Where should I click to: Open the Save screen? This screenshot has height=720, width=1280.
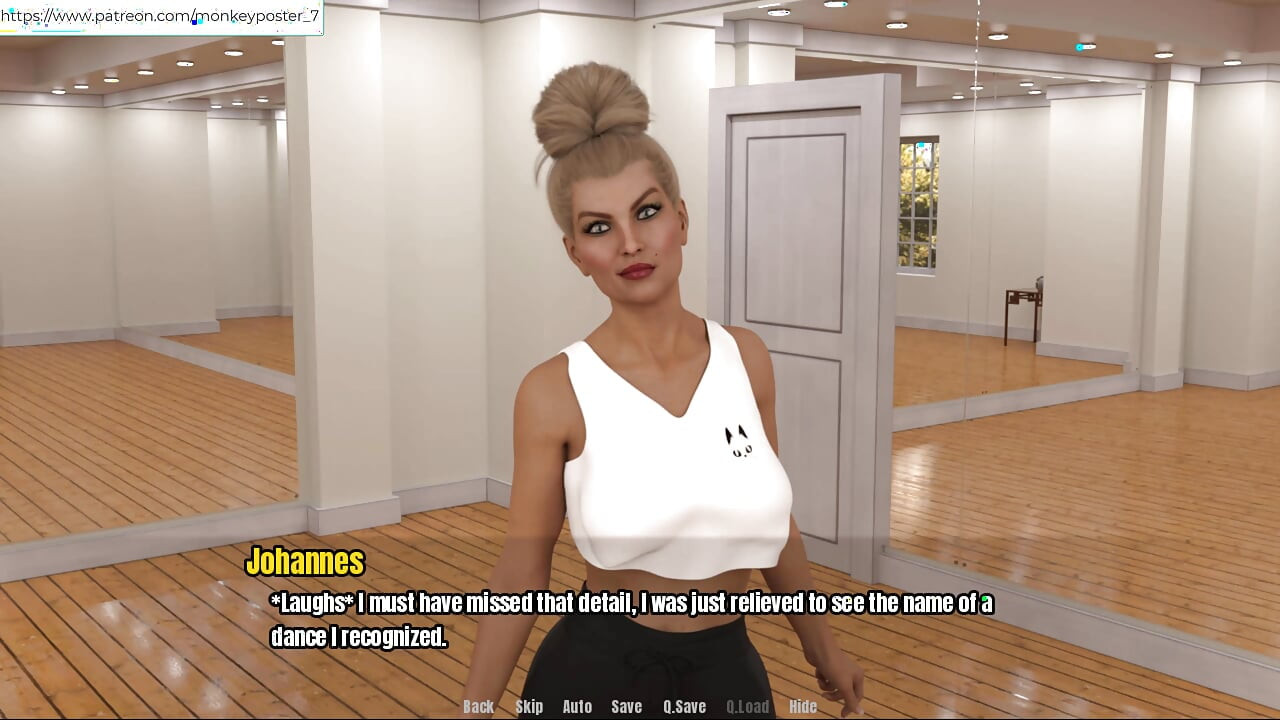626,706
